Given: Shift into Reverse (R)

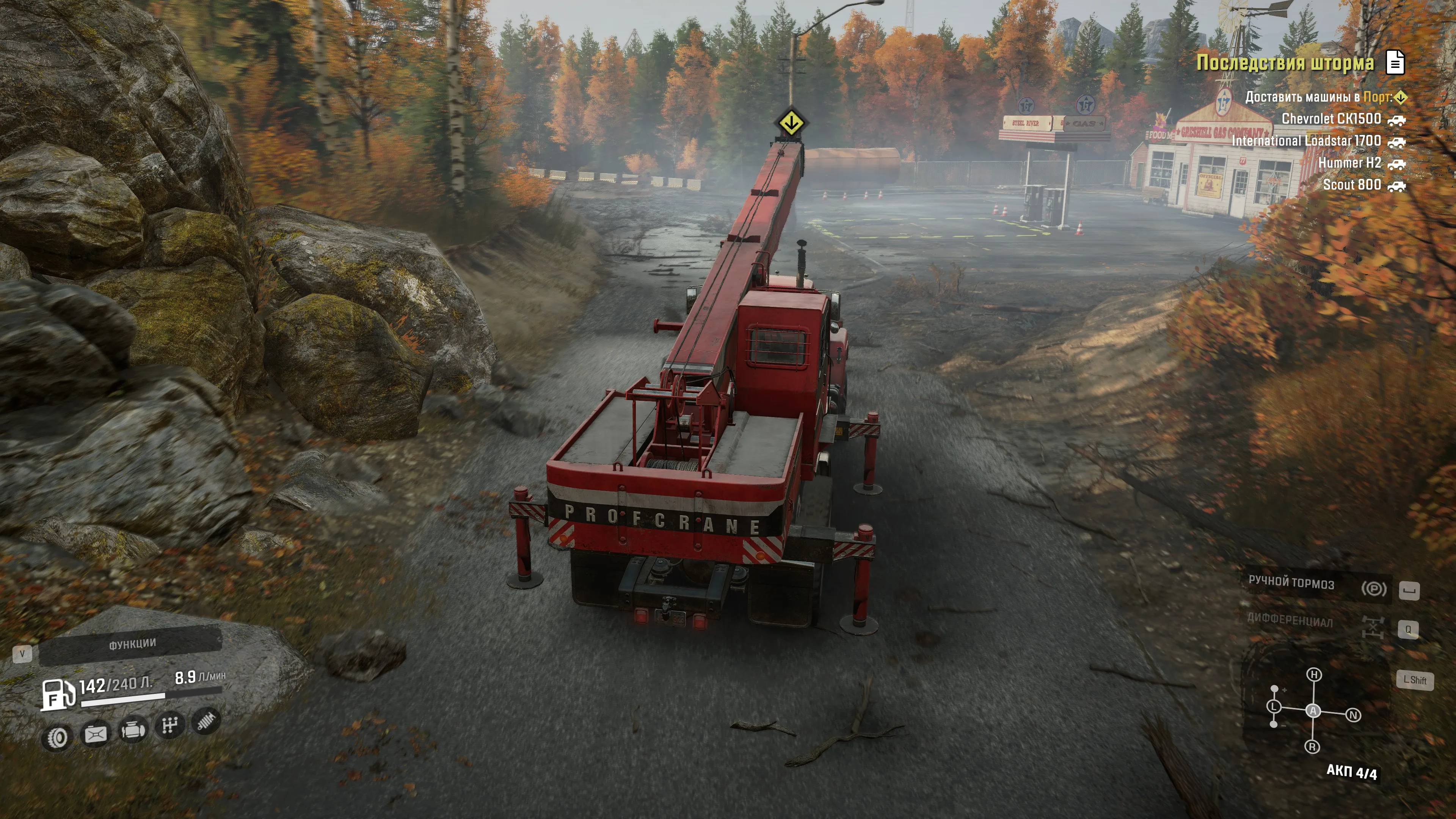Looking at the screenshot, I should [1312, 747].
